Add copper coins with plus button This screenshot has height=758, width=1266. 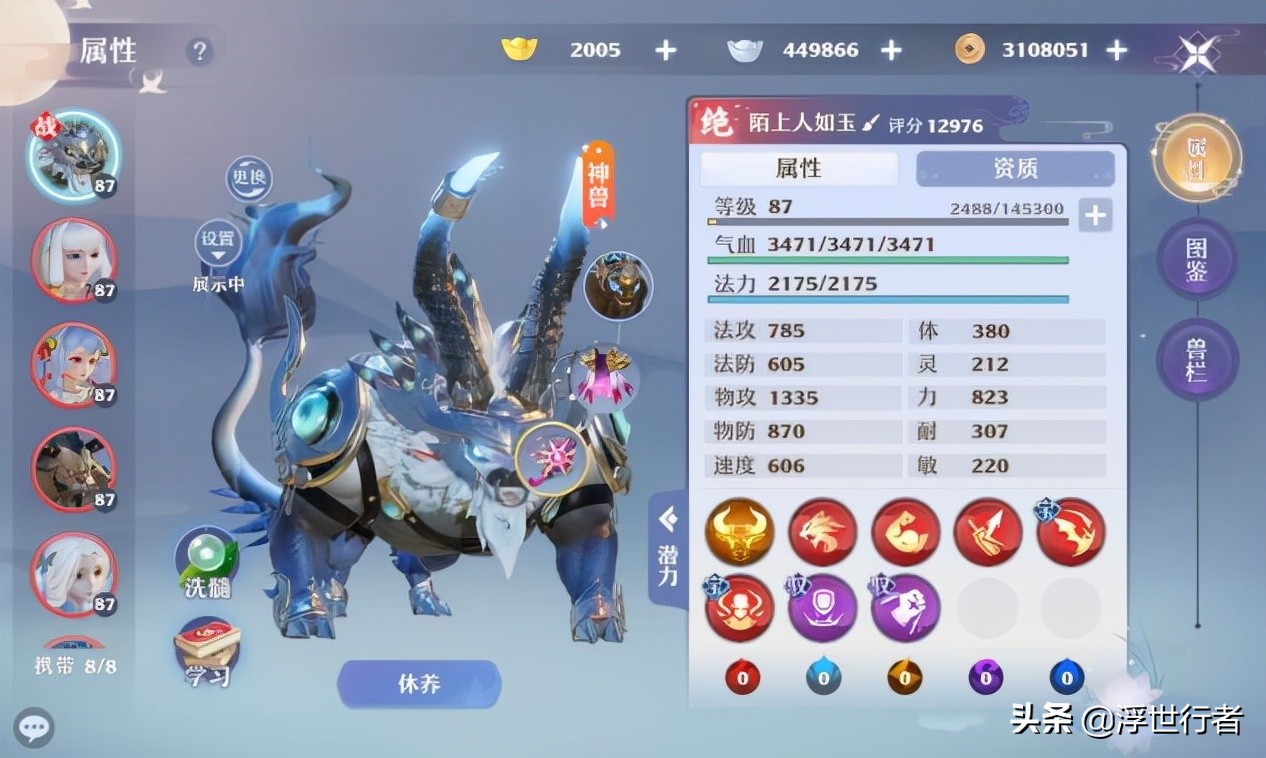tap(1117, 50)
